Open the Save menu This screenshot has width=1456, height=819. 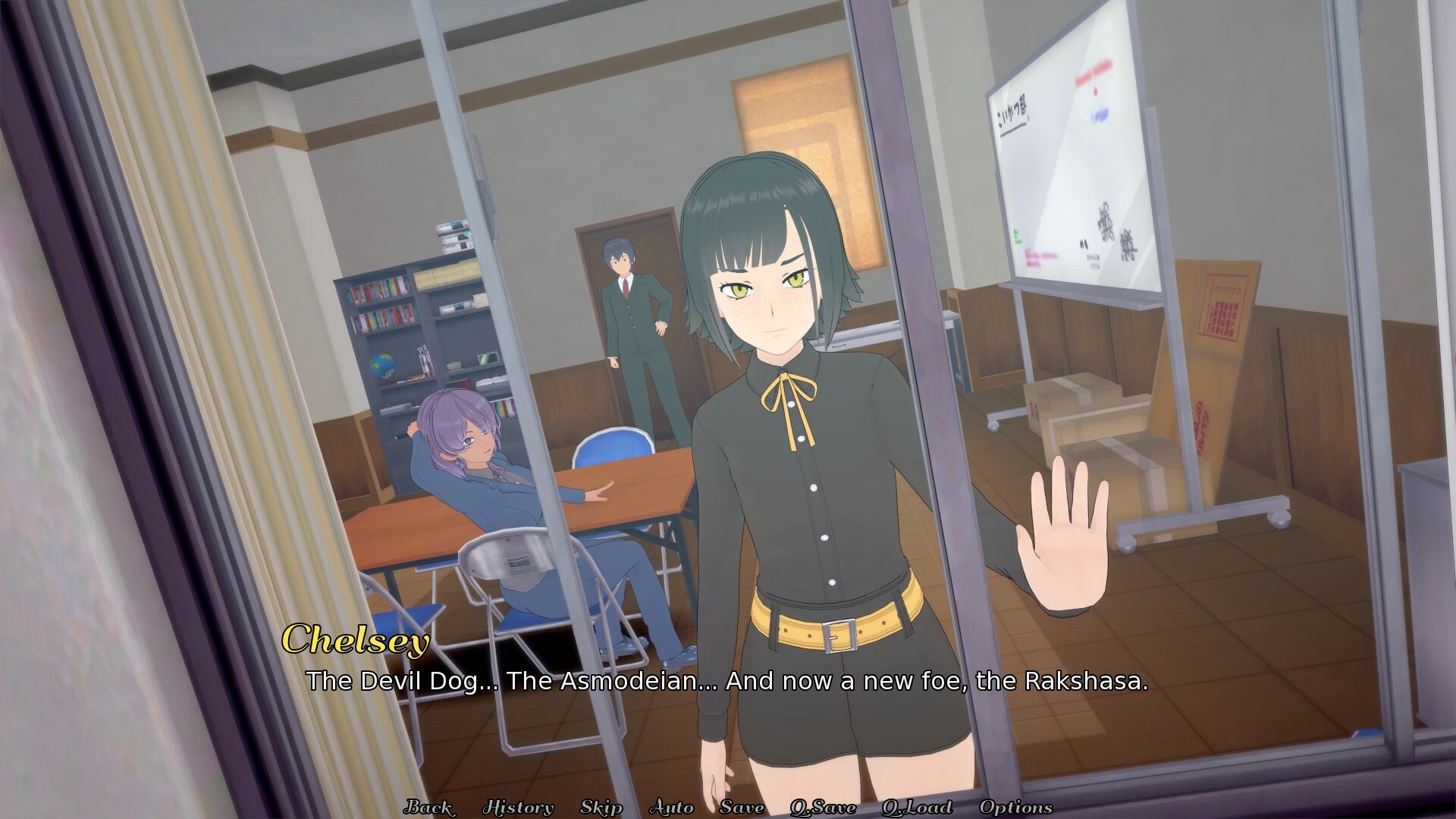pos(742,807)
